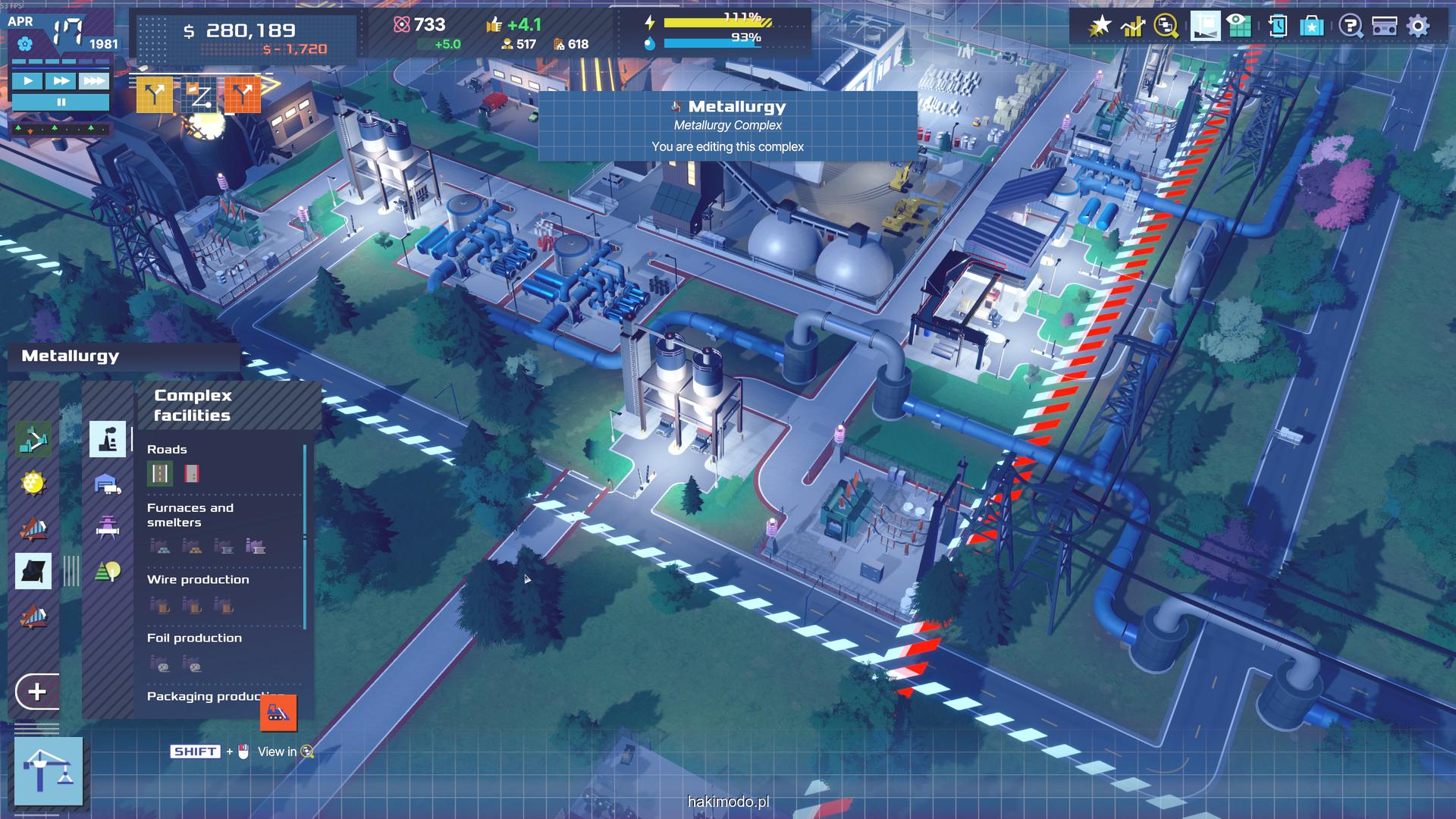This screenshot has height=819, width=1456.
Task: Select the red-edged road option
Action: click(x=192, y=474)
